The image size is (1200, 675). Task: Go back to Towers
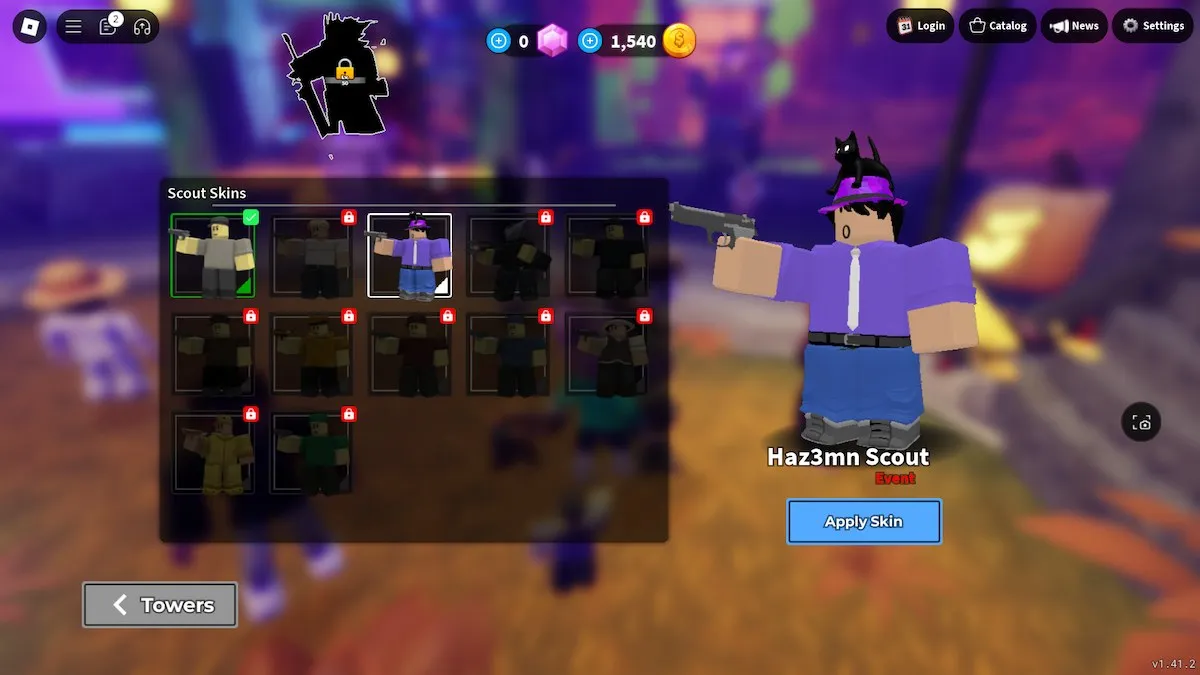160,605
